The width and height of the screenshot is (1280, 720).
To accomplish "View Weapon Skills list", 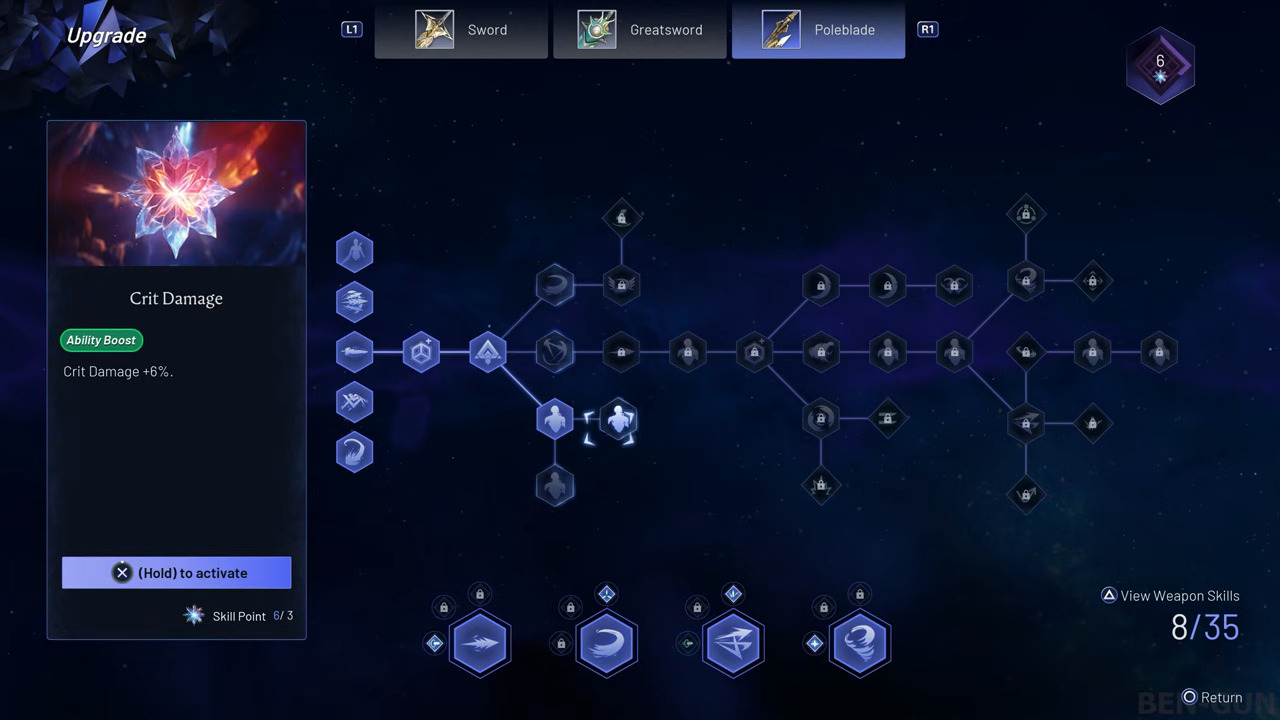I will 1170,596.
